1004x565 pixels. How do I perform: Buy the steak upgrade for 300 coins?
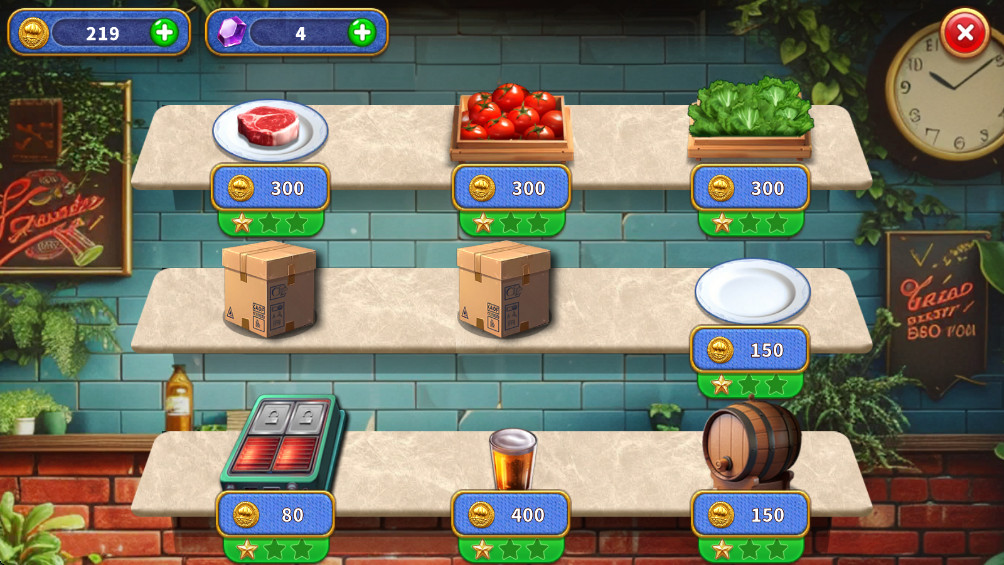pos(270,188)
